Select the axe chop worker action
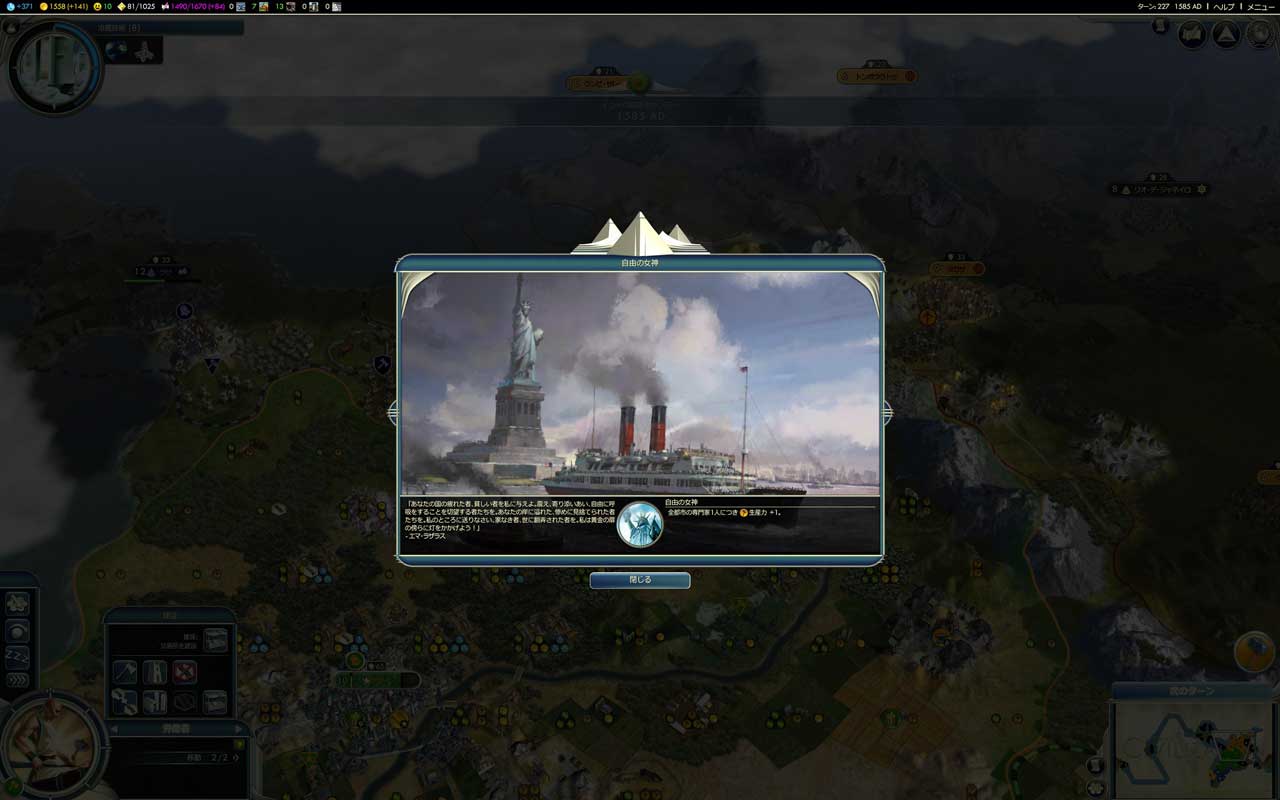The image size is (1280, 800). click(x=125, y=672)
